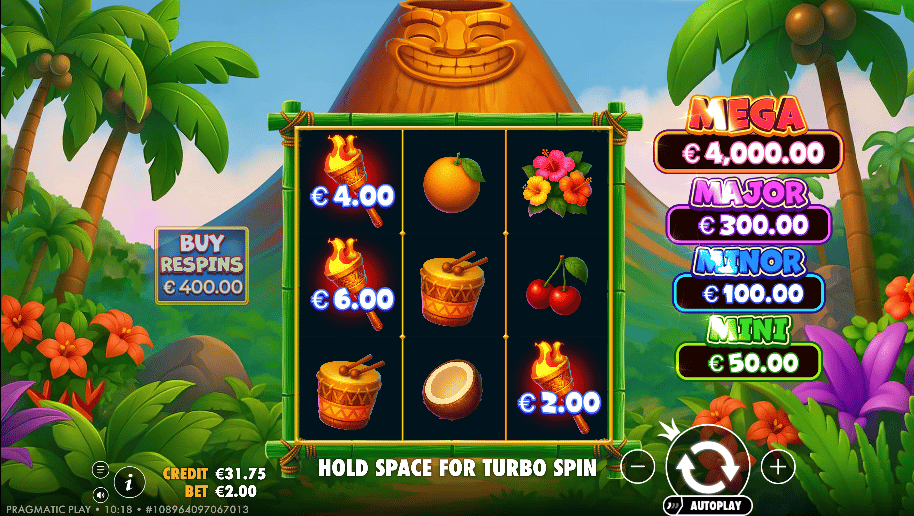Open the Autoplay options
The image size is (914, 516).
(706, 506)
